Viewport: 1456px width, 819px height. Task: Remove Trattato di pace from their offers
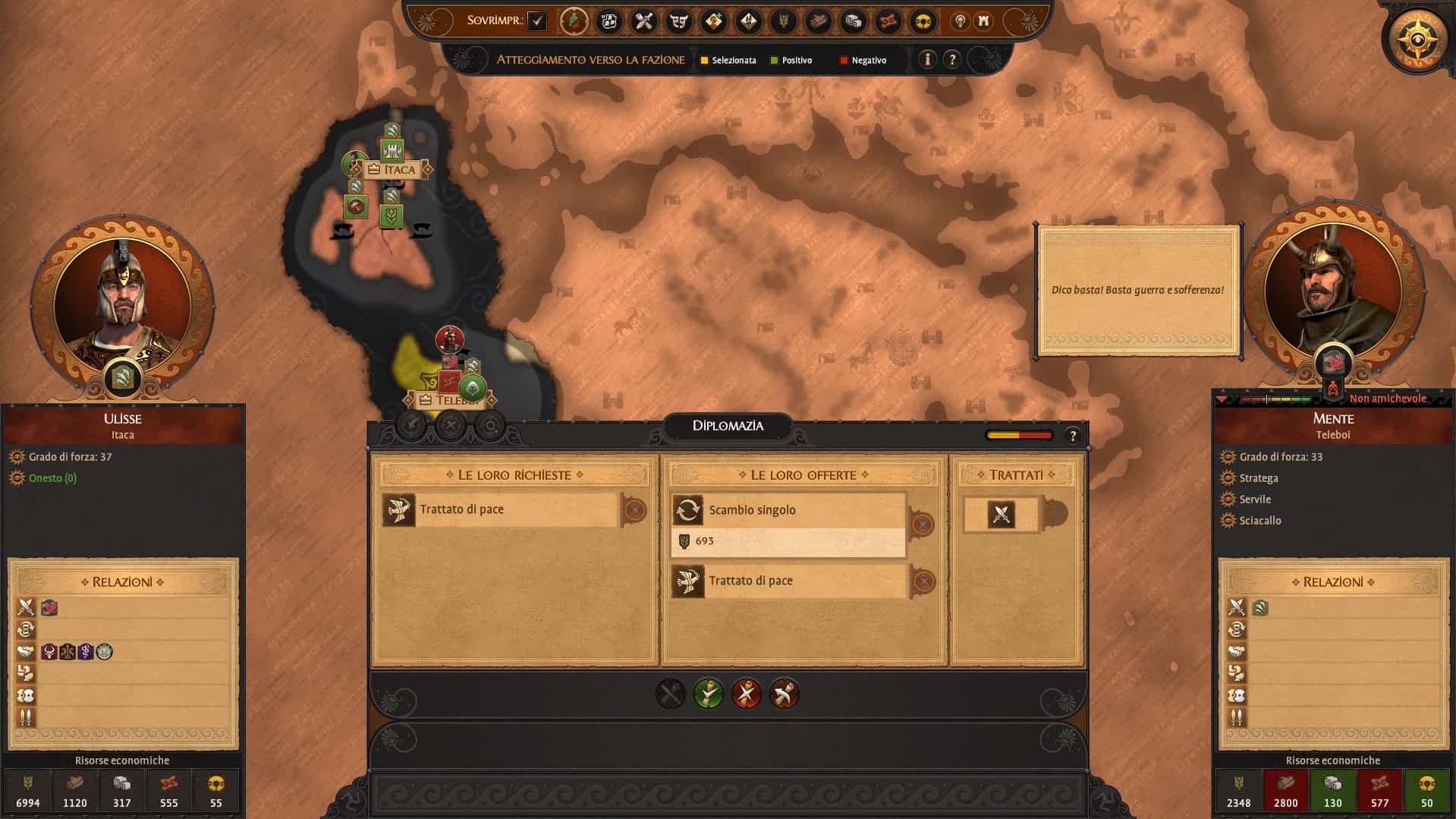coord(923,581)
